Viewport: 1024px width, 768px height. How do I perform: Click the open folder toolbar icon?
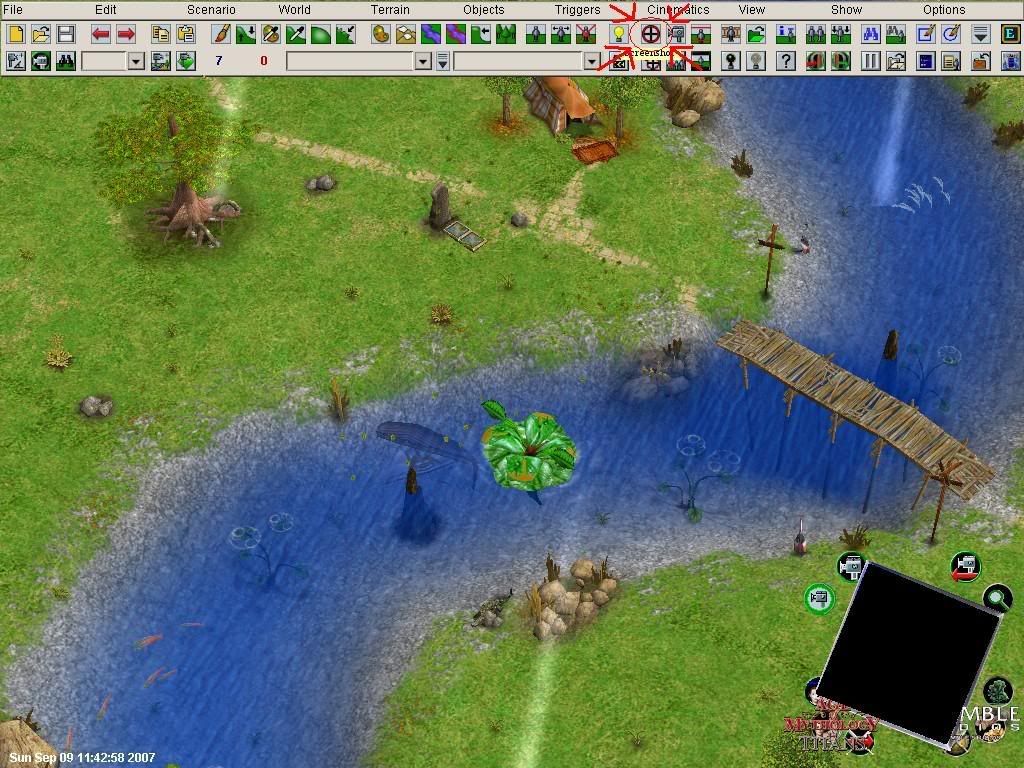pyautogui.click(x=40, y=34)
